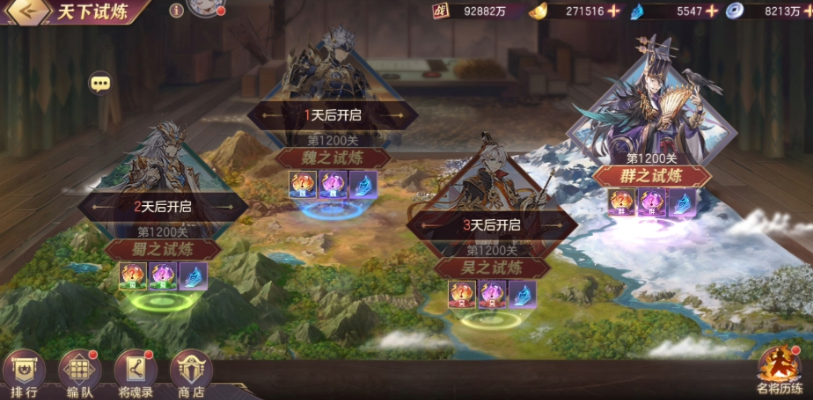Open the 编队 formation menu

(79, 374)
